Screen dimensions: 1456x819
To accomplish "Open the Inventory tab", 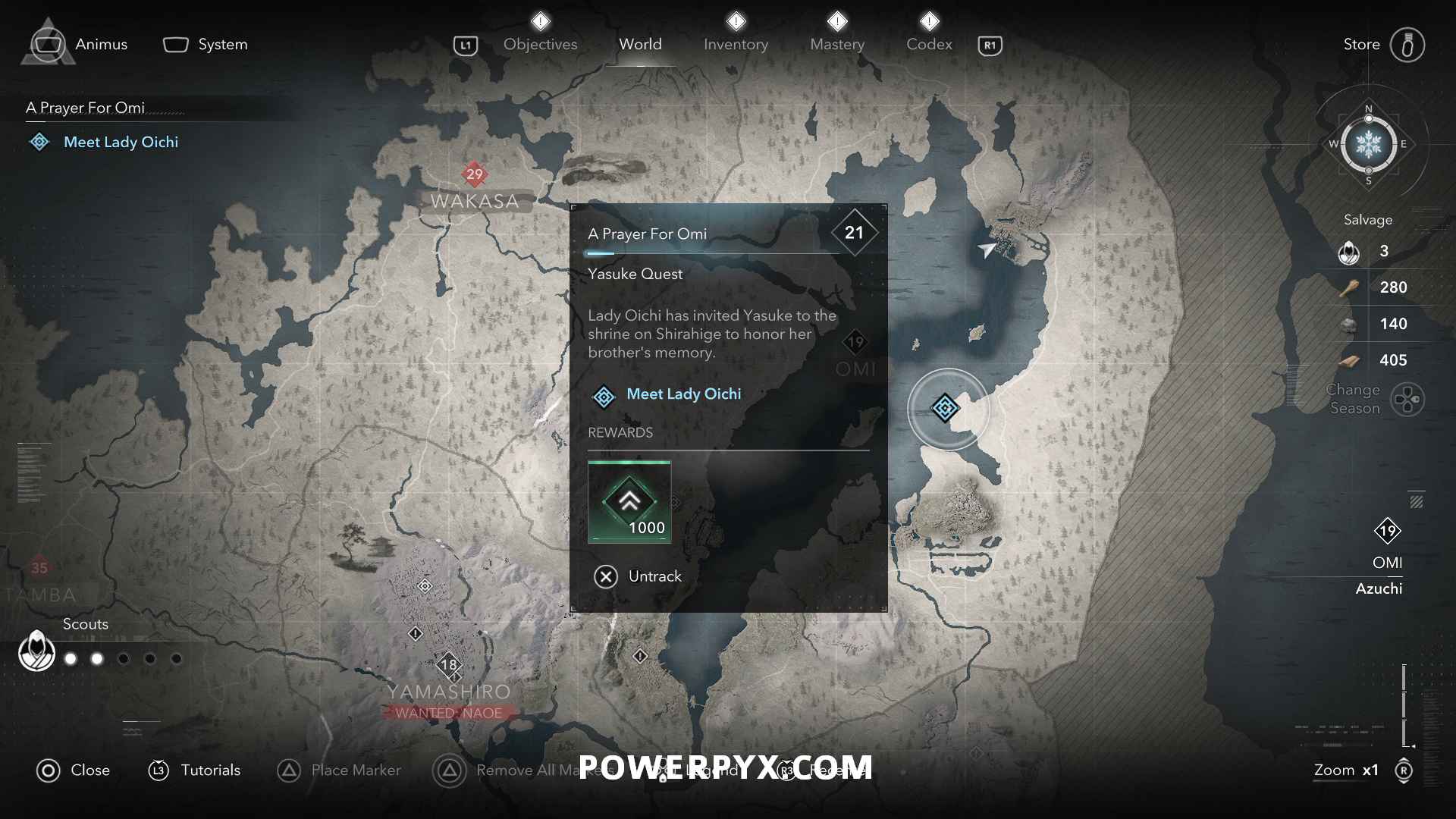I will 736,44.
